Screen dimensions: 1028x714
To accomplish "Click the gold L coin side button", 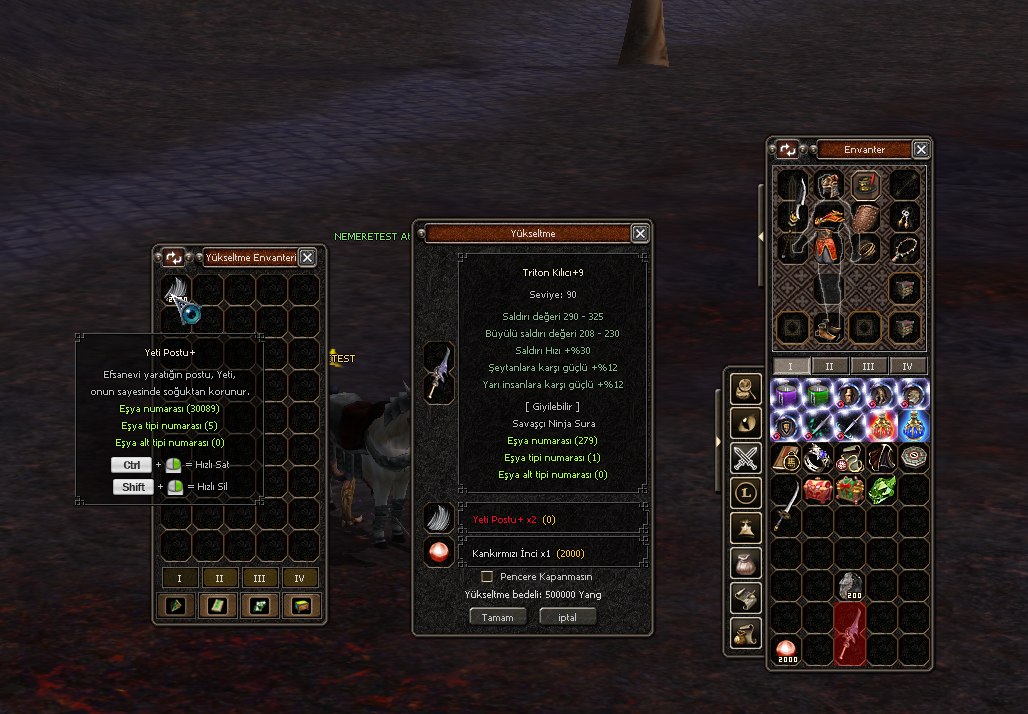I will tap(746, 491).
